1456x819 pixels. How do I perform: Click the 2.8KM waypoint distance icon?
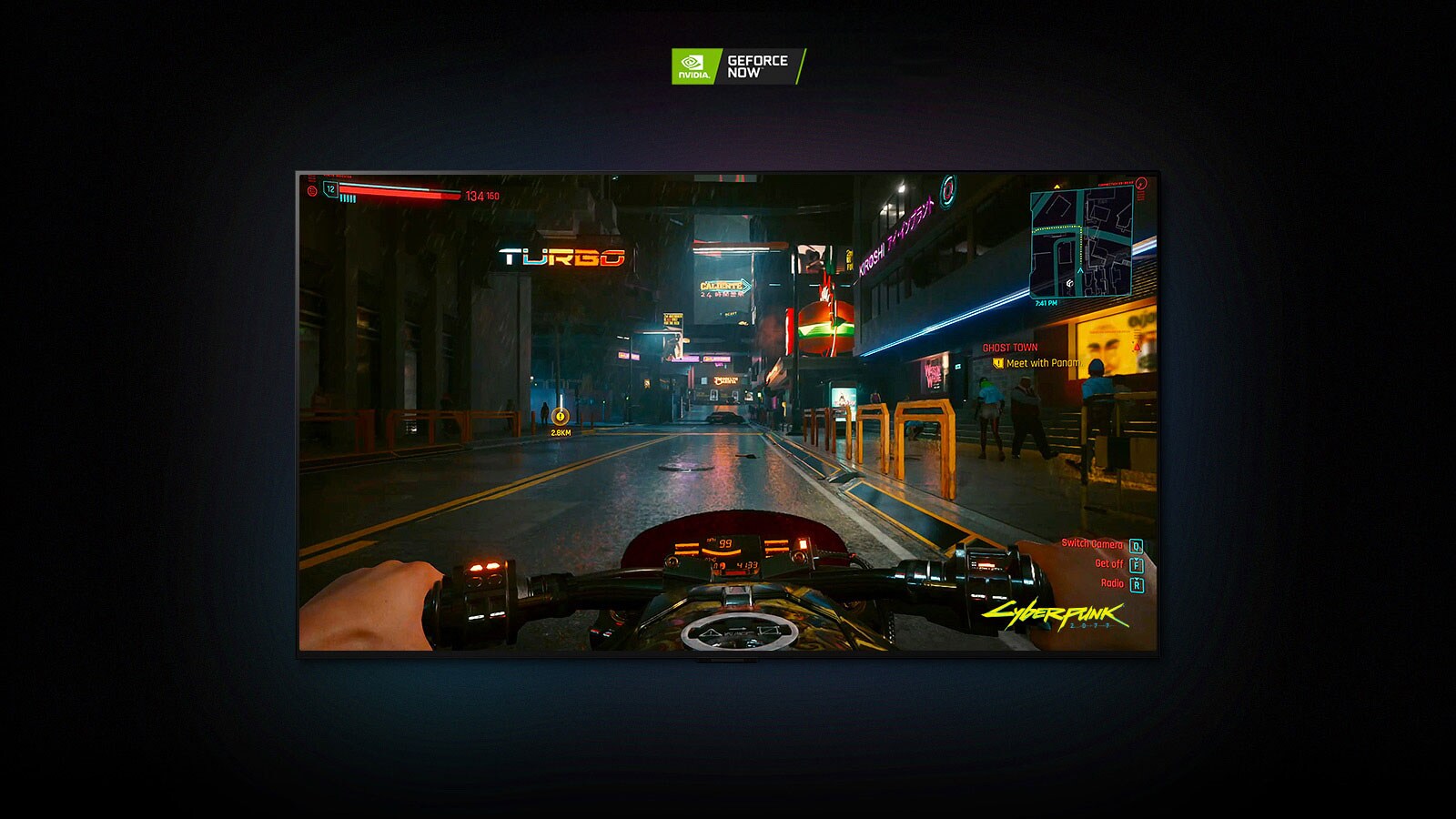click(x=559, y=420)
